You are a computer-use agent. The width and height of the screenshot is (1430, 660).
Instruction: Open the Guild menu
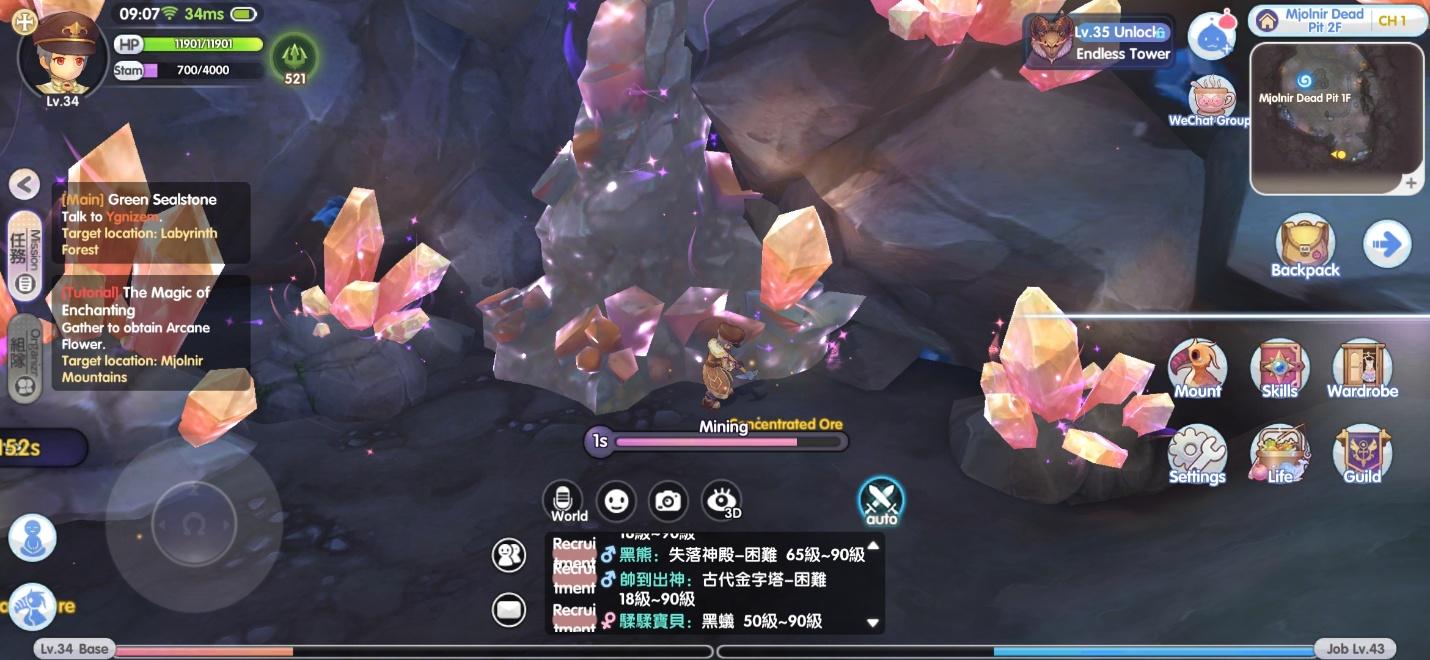click(1362, 453)
